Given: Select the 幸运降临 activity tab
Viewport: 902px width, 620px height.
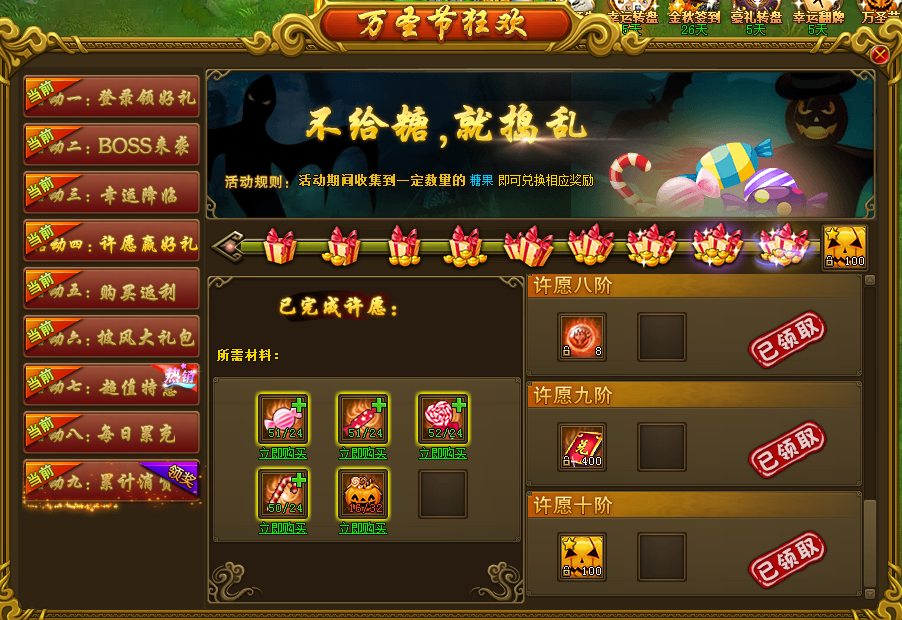Looking at the screenshot, I should (112, 193).
